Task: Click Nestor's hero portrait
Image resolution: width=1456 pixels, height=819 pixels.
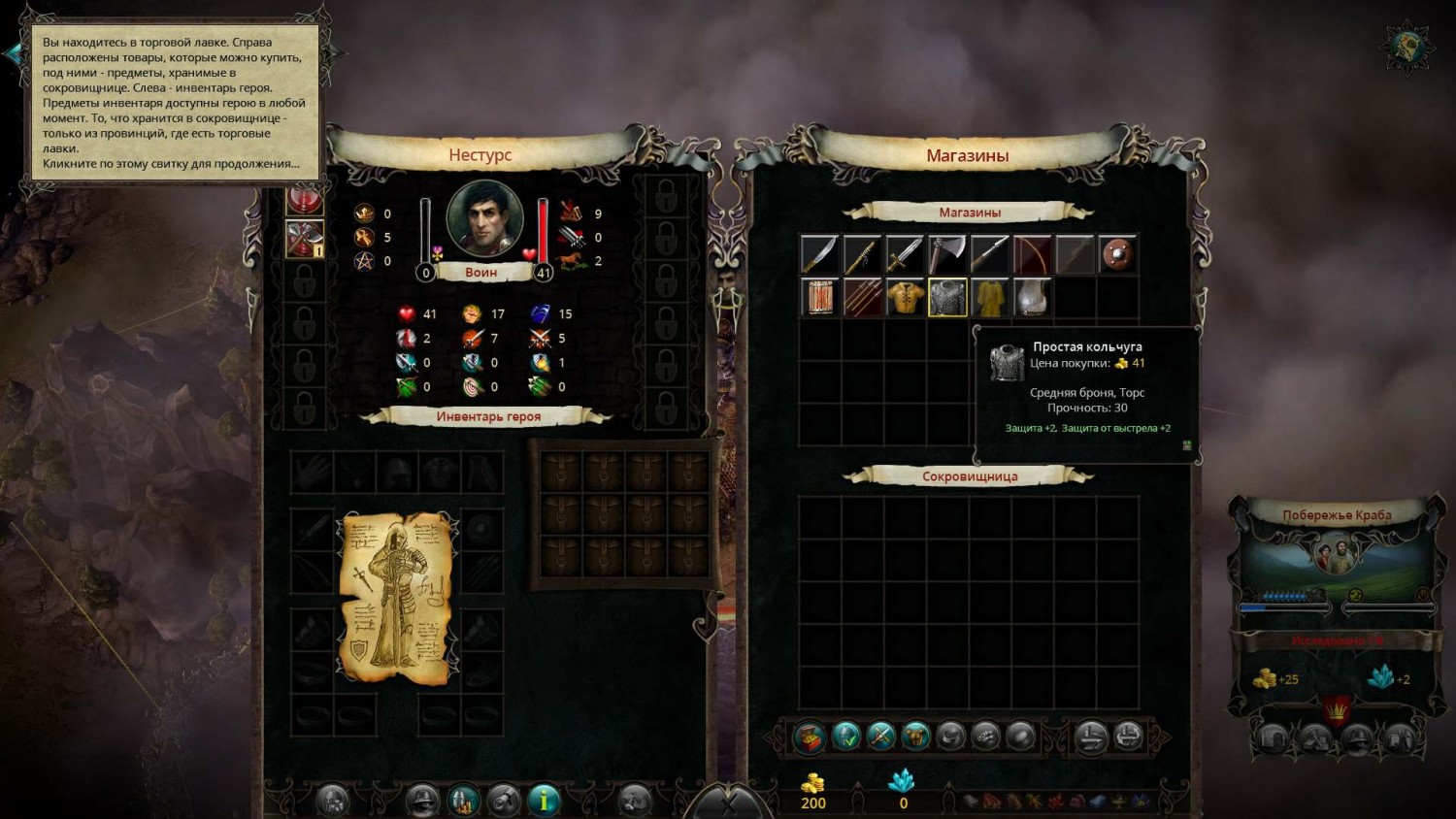Action: point(484,219)
